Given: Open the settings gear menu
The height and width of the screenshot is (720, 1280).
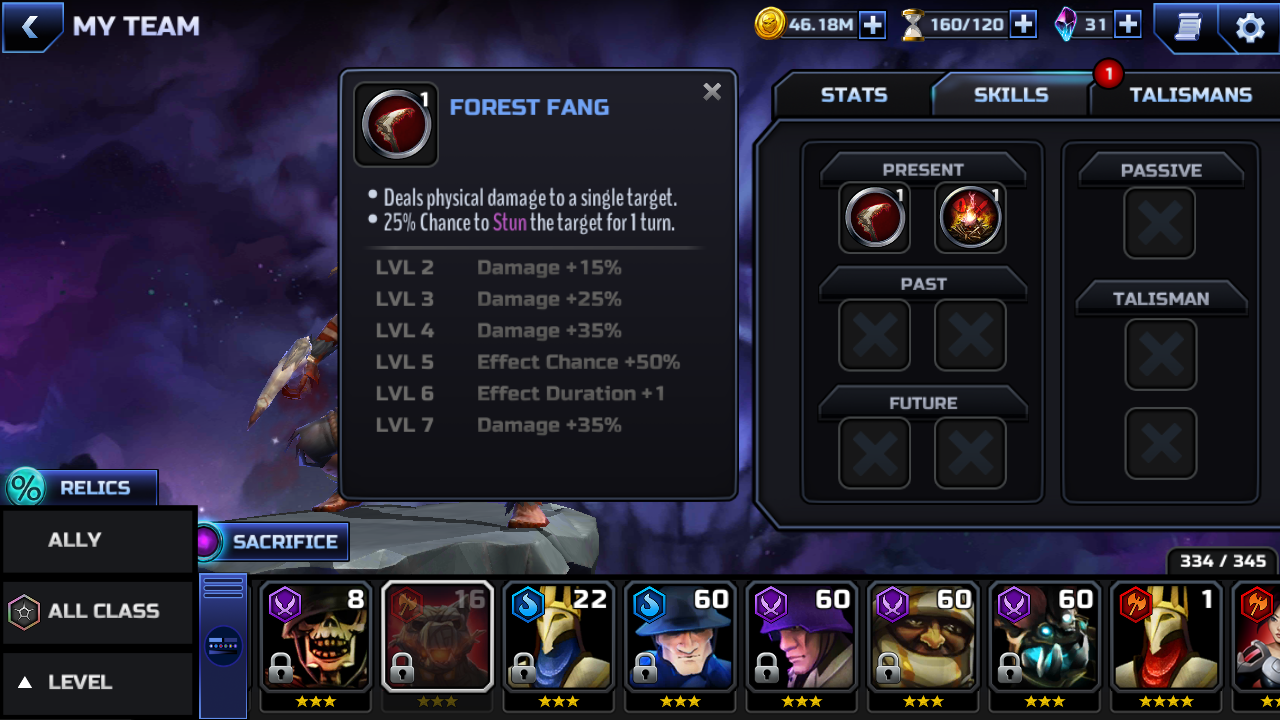Looking at the screenshot, I should (x=1250, y=27).
